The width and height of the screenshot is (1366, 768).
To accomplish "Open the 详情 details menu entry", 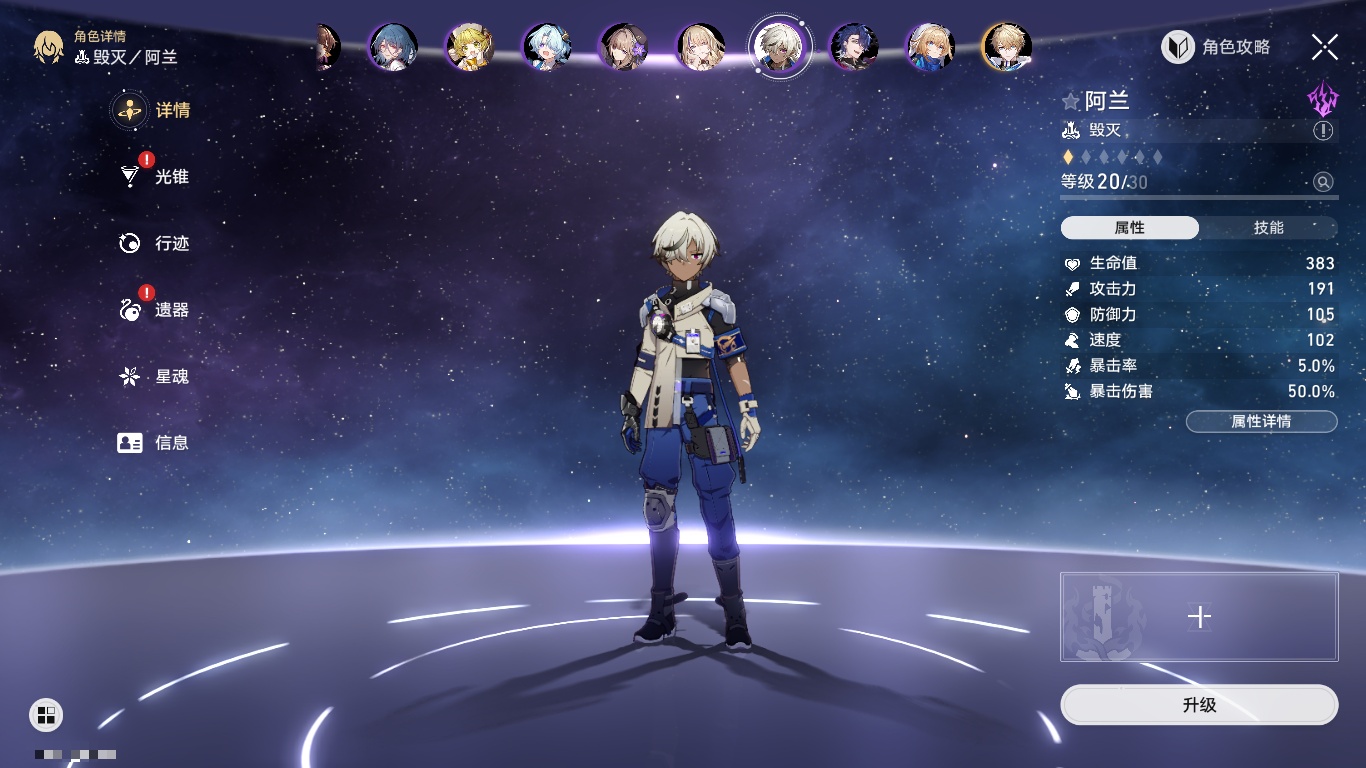I will click(x=153, y=110).
